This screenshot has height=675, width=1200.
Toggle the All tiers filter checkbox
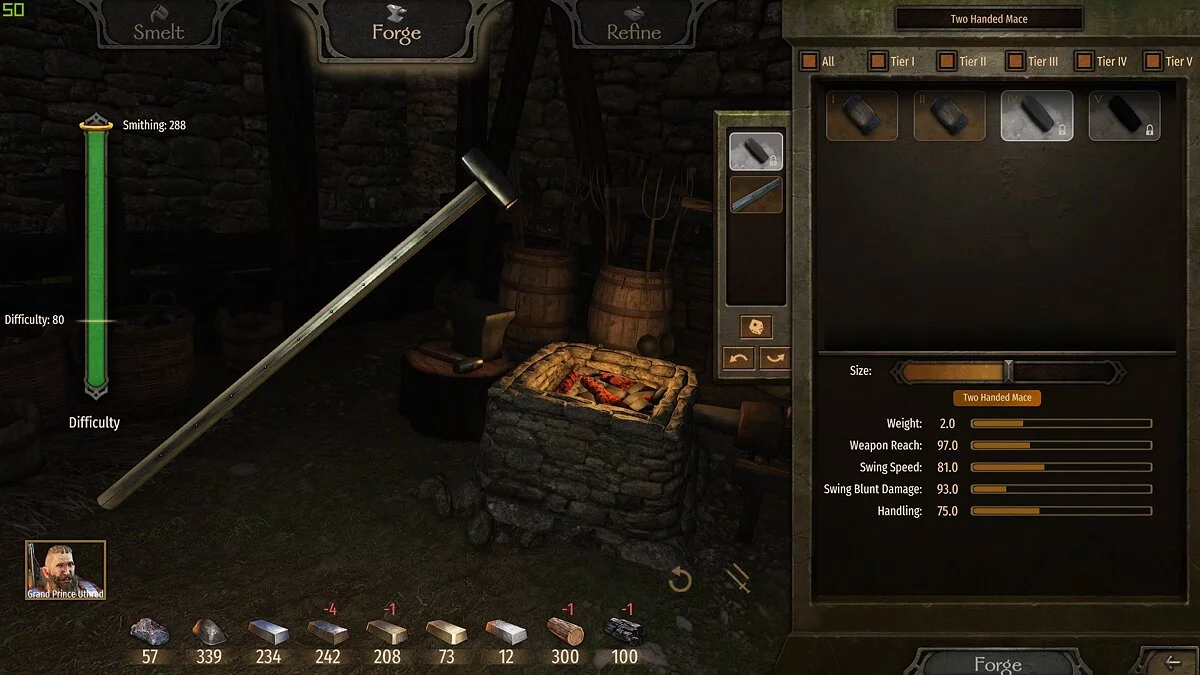coord(809,61)
